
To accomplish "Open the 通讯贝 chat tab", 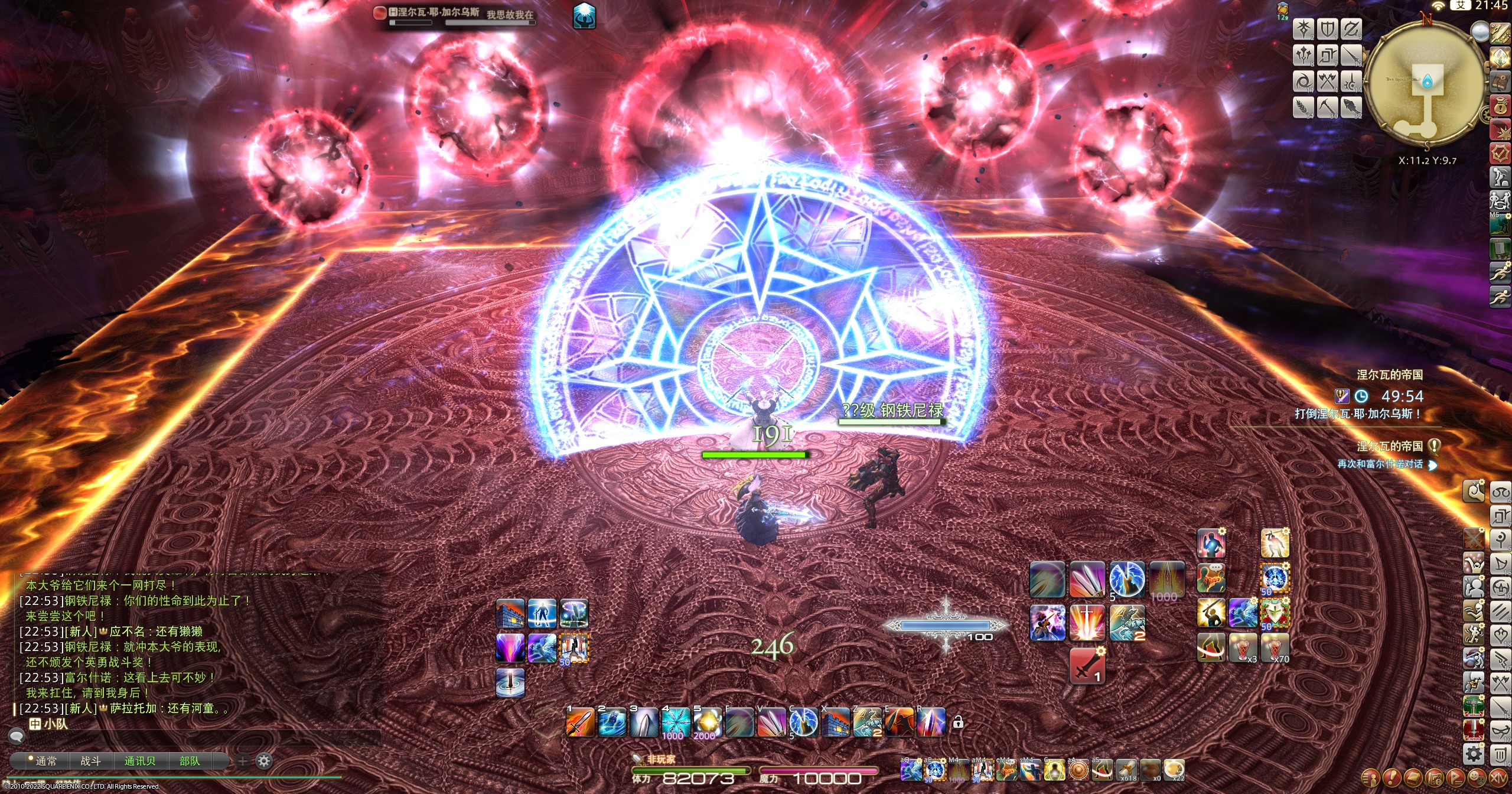I will (x=140, y=761).
